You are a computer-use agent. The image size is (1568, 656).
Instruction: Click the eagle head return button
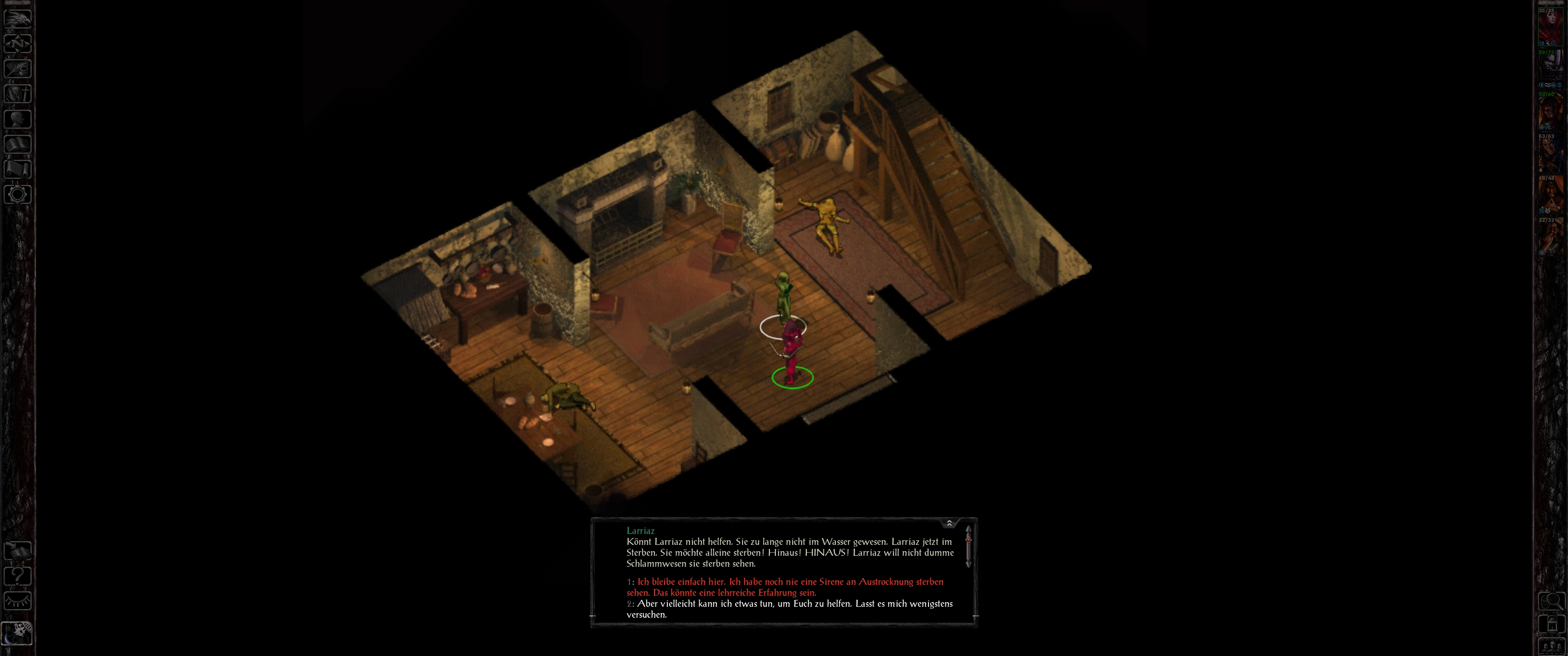click(x=18, y=18)
